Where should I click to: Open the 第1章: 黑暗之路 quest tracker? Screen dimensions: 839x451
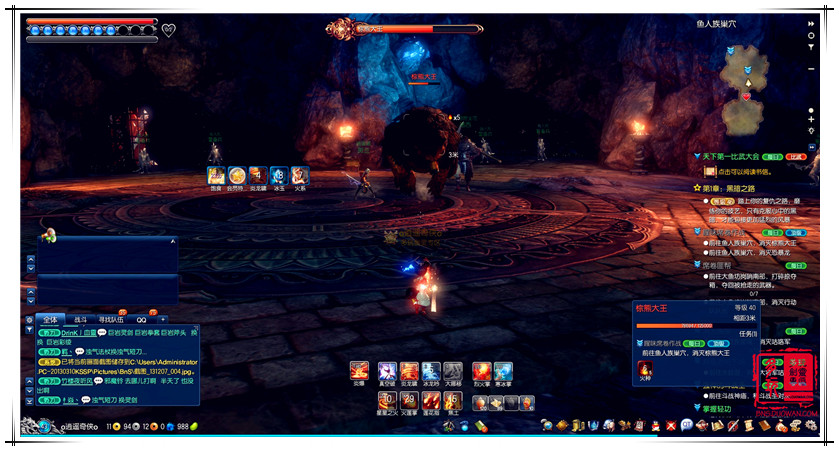click(727, 187)
